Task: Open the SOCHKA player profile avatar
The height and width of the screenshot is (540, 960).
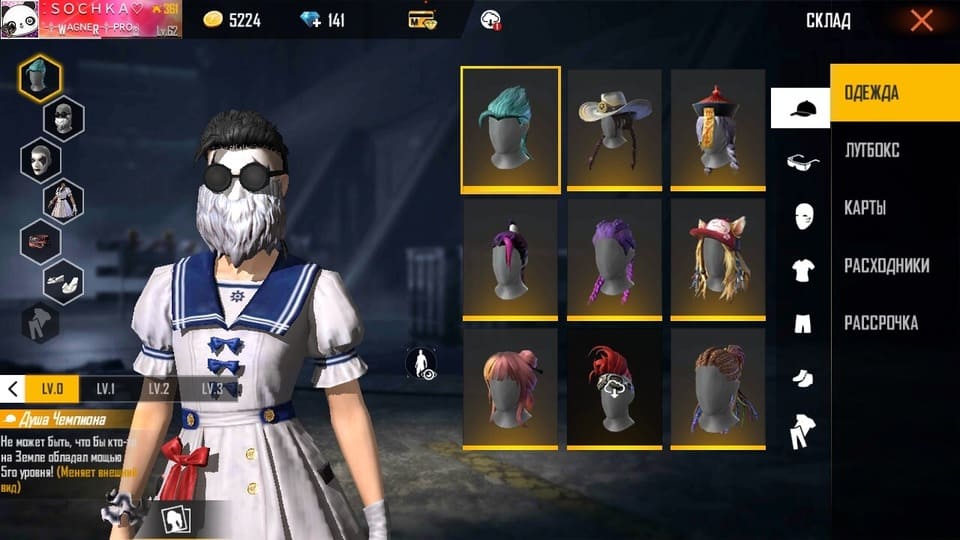Action: point(20,19)
